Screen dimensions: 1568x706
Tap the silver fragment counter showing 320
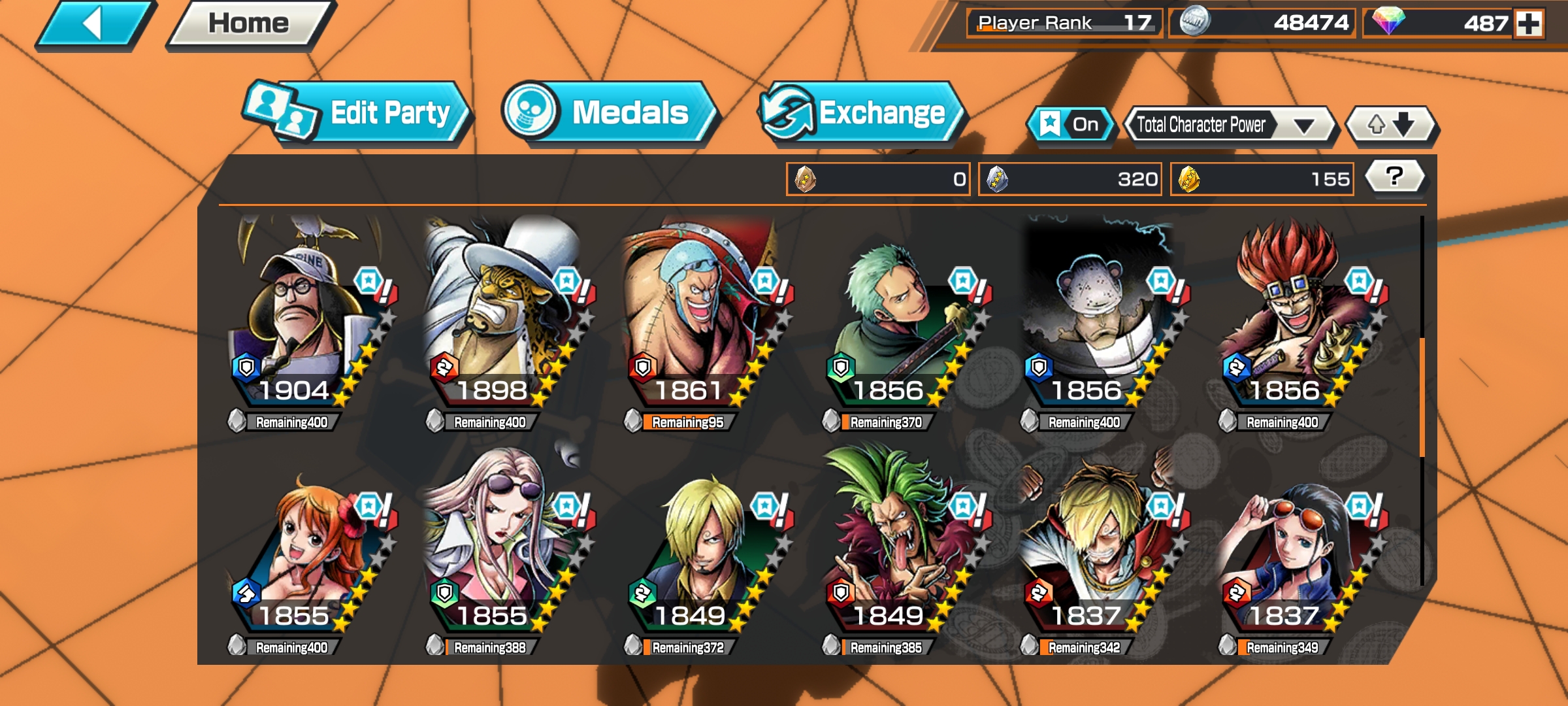click(x=1071, y=178)
